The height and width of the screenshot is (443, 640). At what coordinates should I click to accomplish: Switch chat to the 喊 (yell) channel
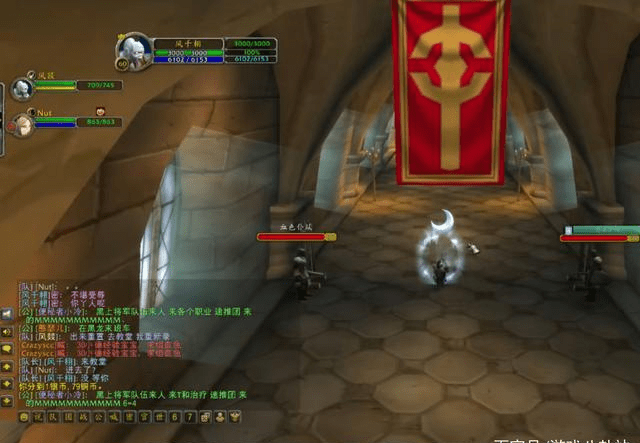[114, 416]
